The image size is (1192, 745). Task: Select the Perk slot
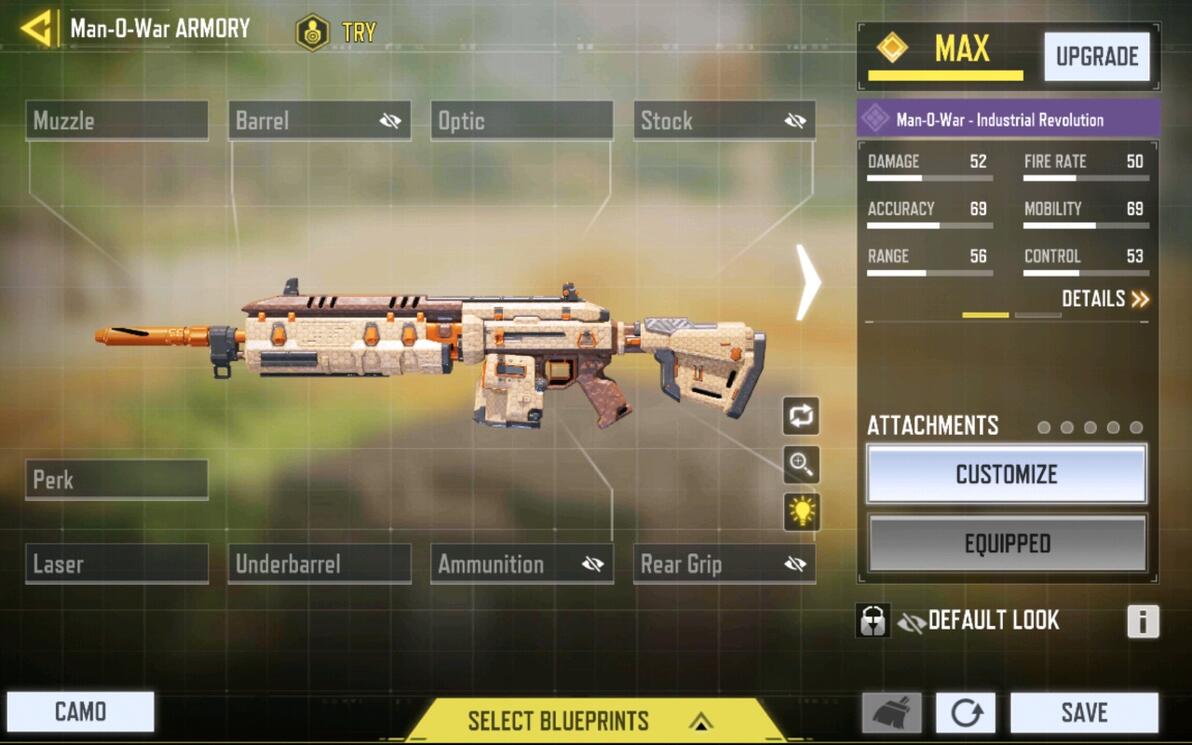coord(117,480)
